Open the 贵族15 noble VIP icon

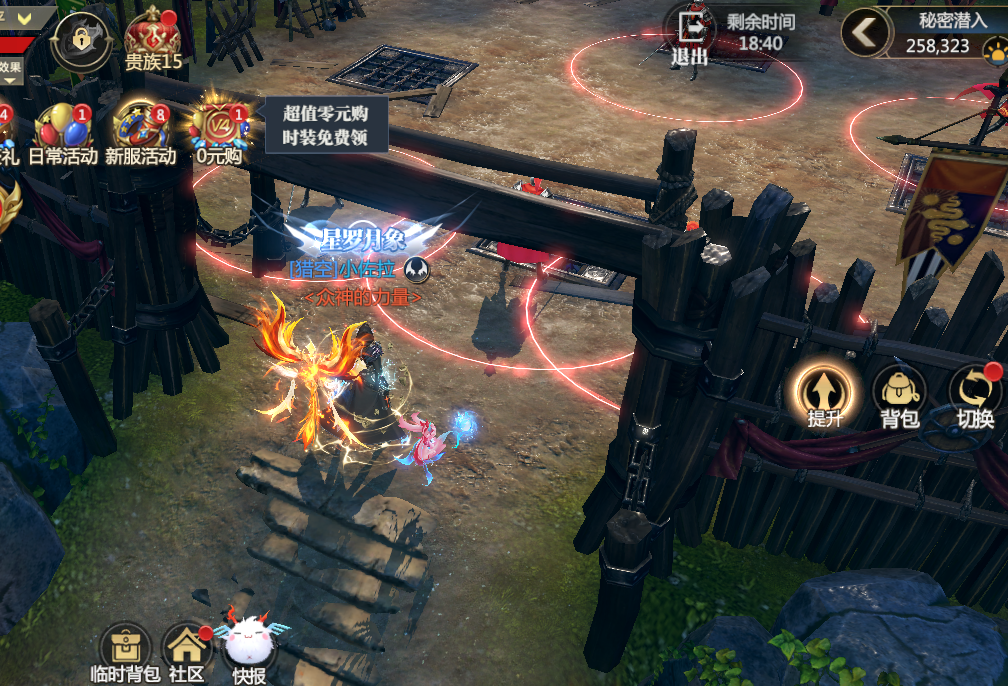pyautogui.click(x=153, y=40)
